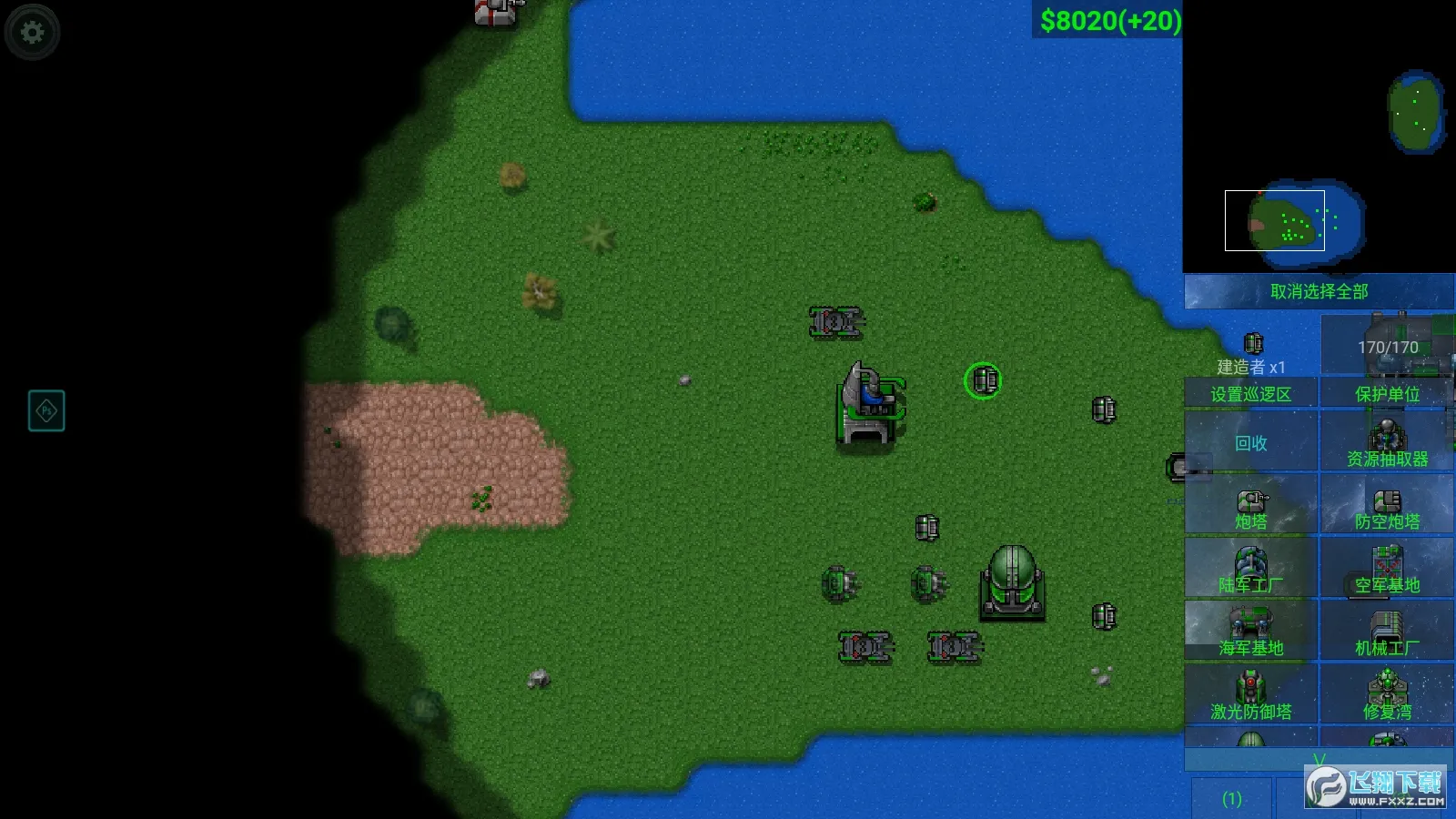
Task: Select the 回收 reclaim command
Action: click(1250, 443)
